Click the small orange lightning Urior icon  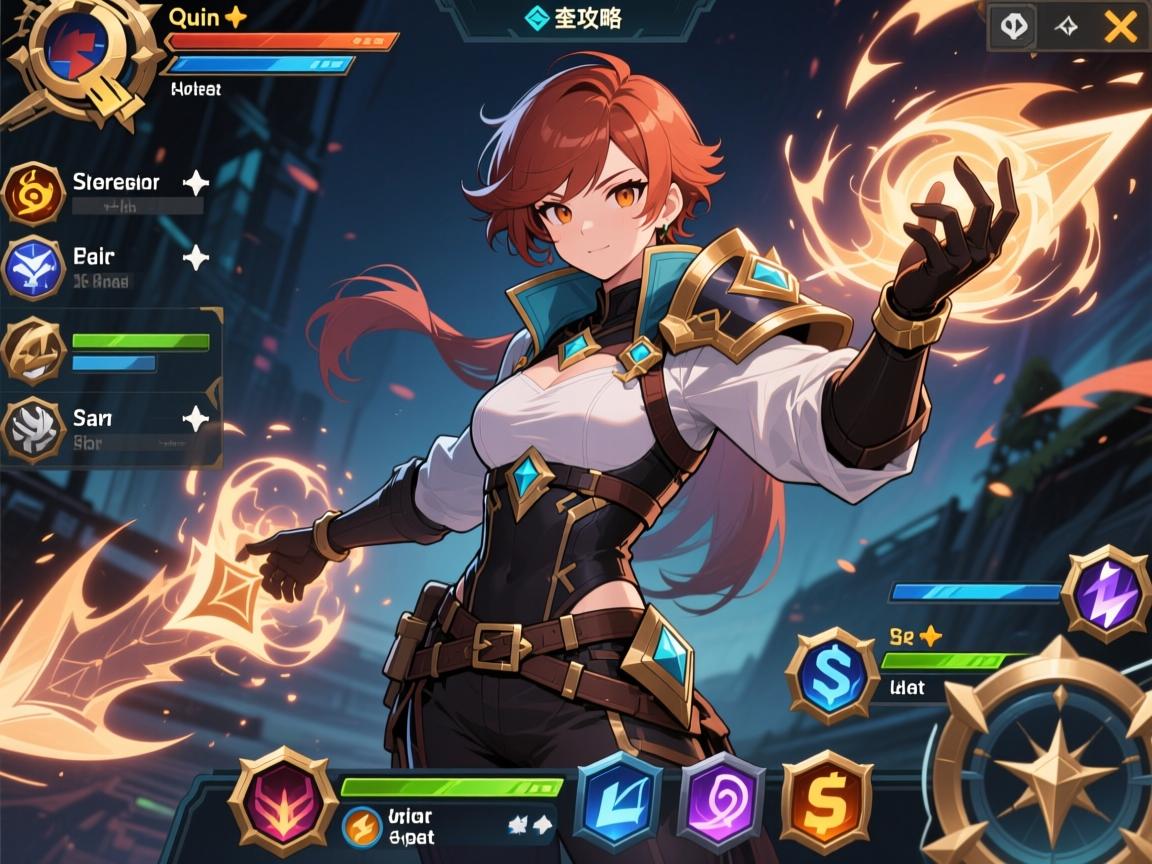(x=362, y=826)
